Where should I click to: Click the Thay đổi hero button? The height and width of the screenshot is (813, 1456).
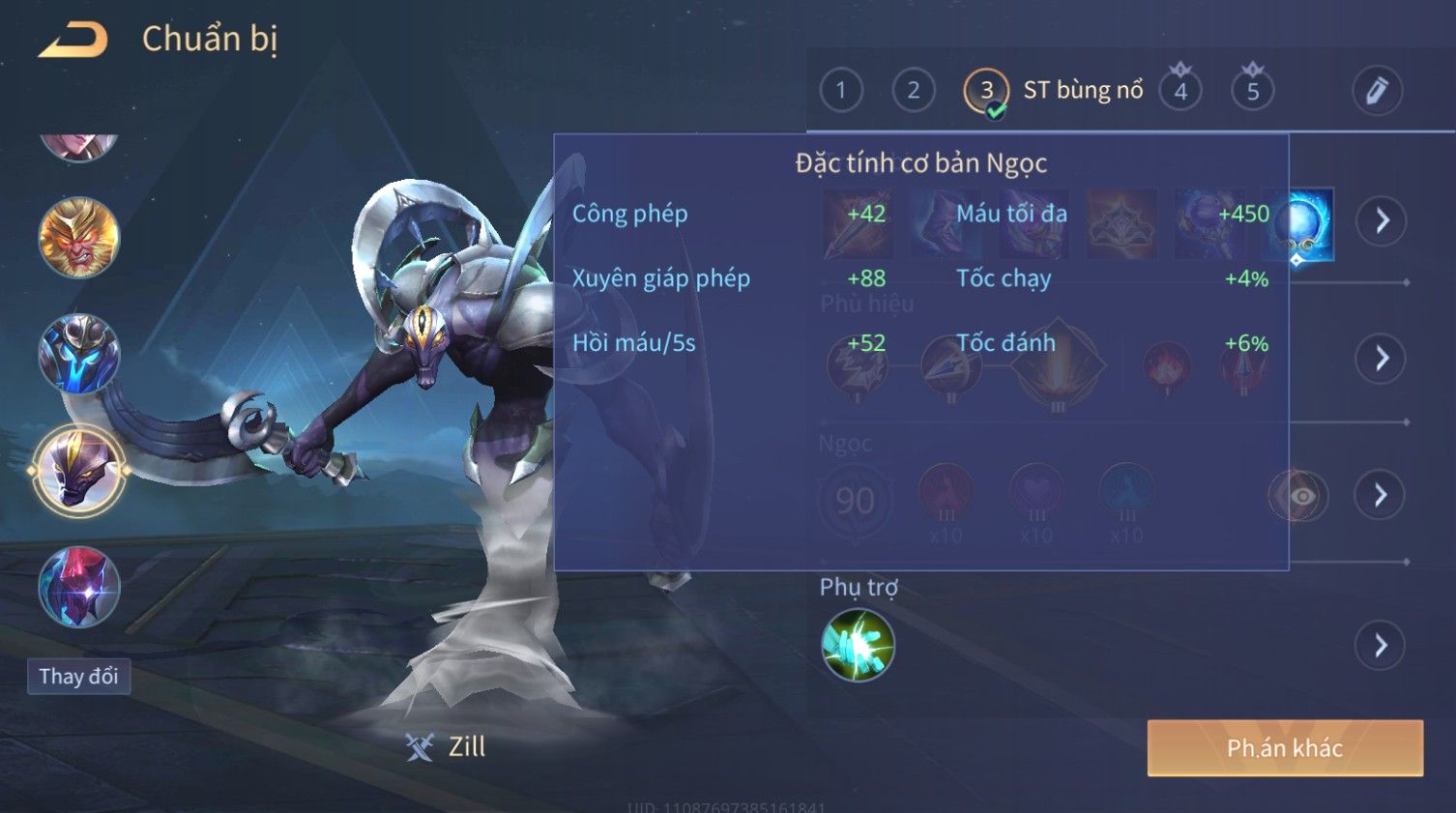(78, 676)
